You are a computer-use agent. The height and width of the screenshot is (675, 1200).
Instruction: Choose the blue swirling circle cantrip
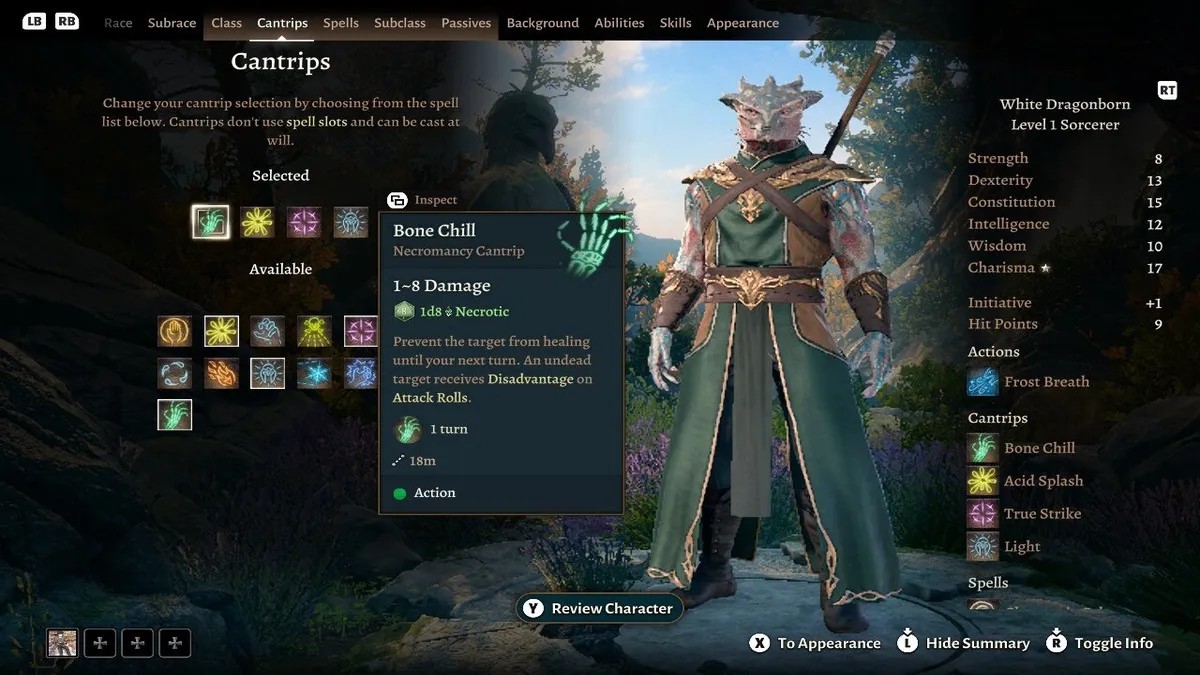(175, 374)
